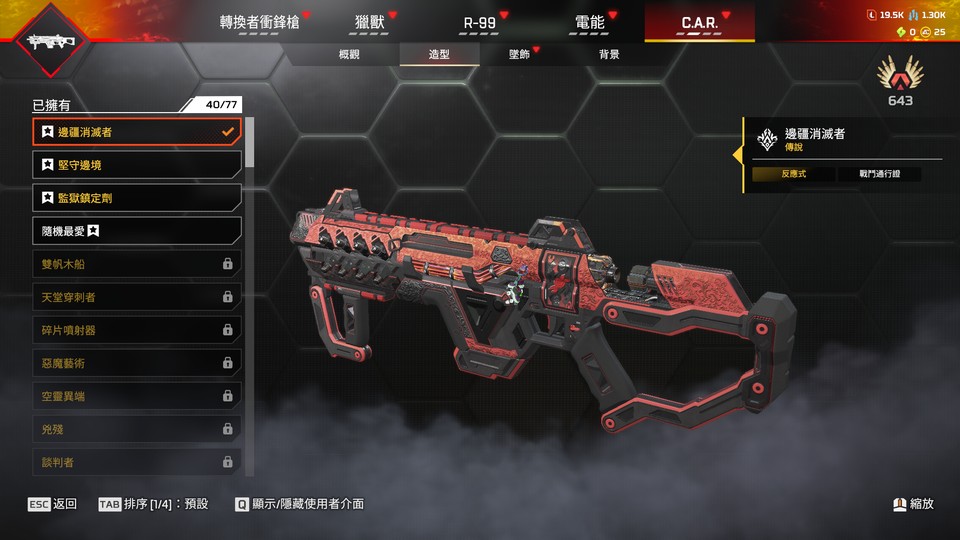
Task: Select the 邊疆消滅者 skin entry
Action: tap(136, 132)
